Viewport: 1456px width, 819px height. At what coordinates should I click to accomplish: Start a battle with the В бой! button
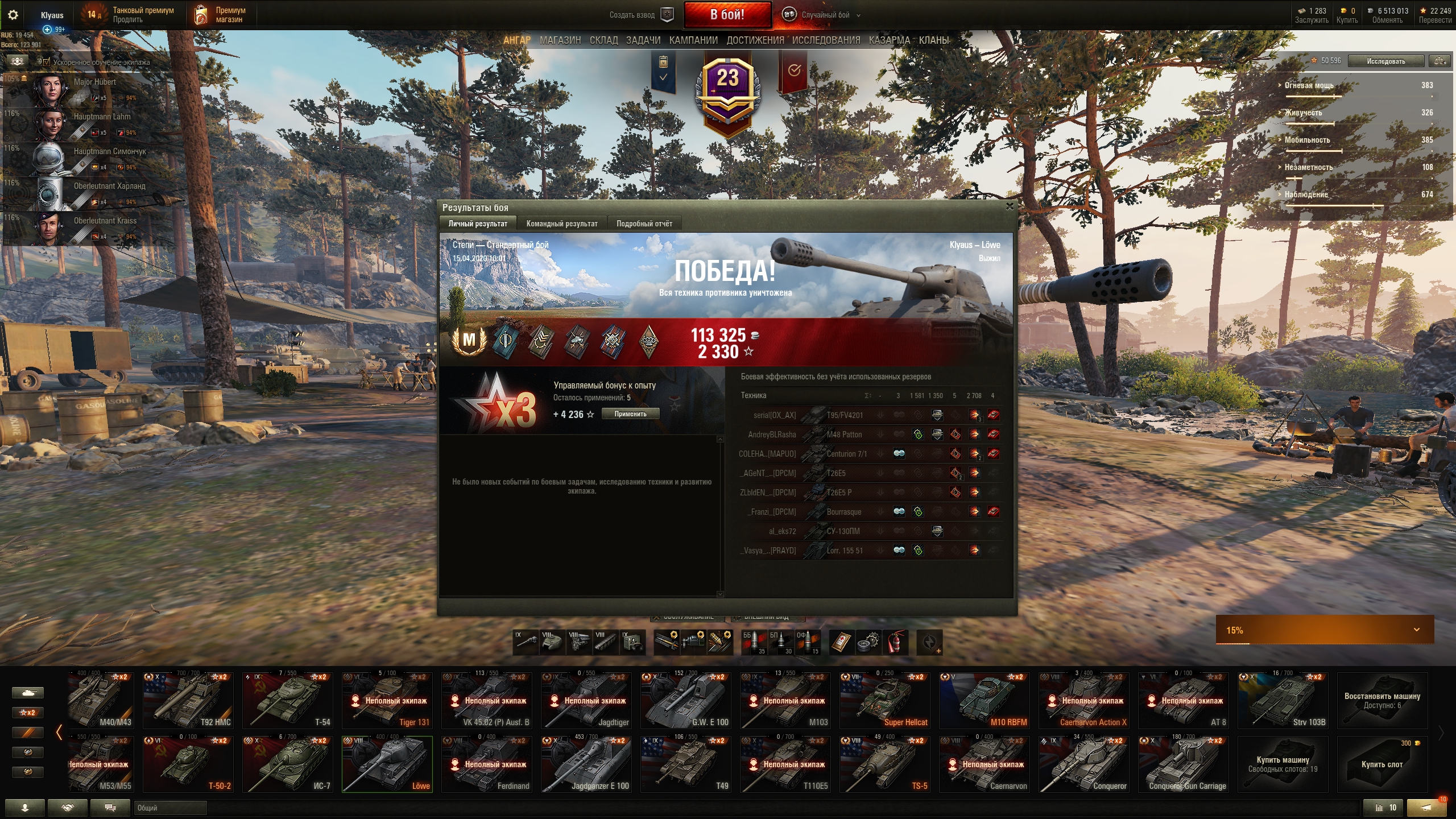(727, 15)
